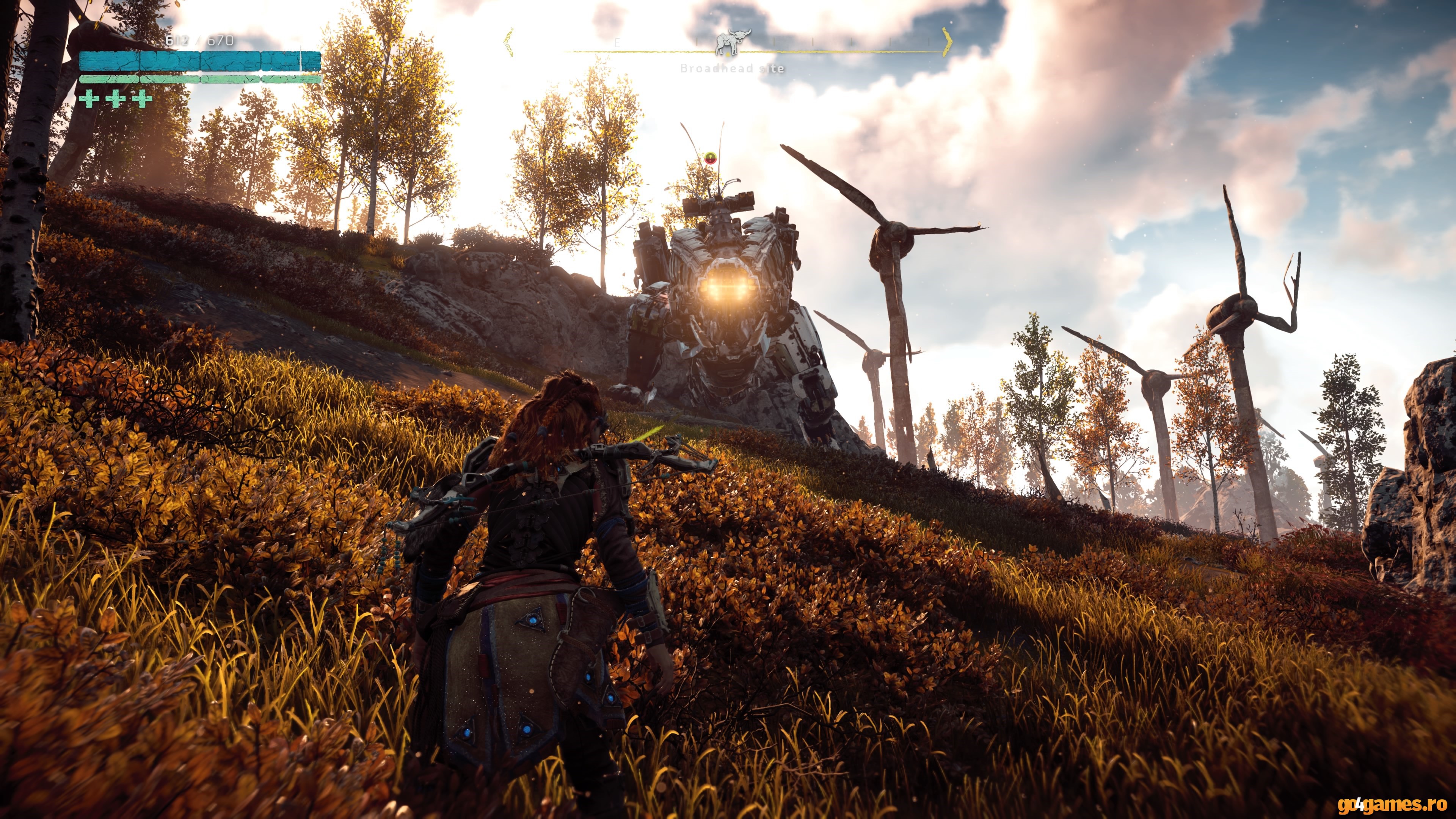This screenshot has width=1456, height=819.
Task: Select the Broadhead site icon on compass
Action: (733, 42)
